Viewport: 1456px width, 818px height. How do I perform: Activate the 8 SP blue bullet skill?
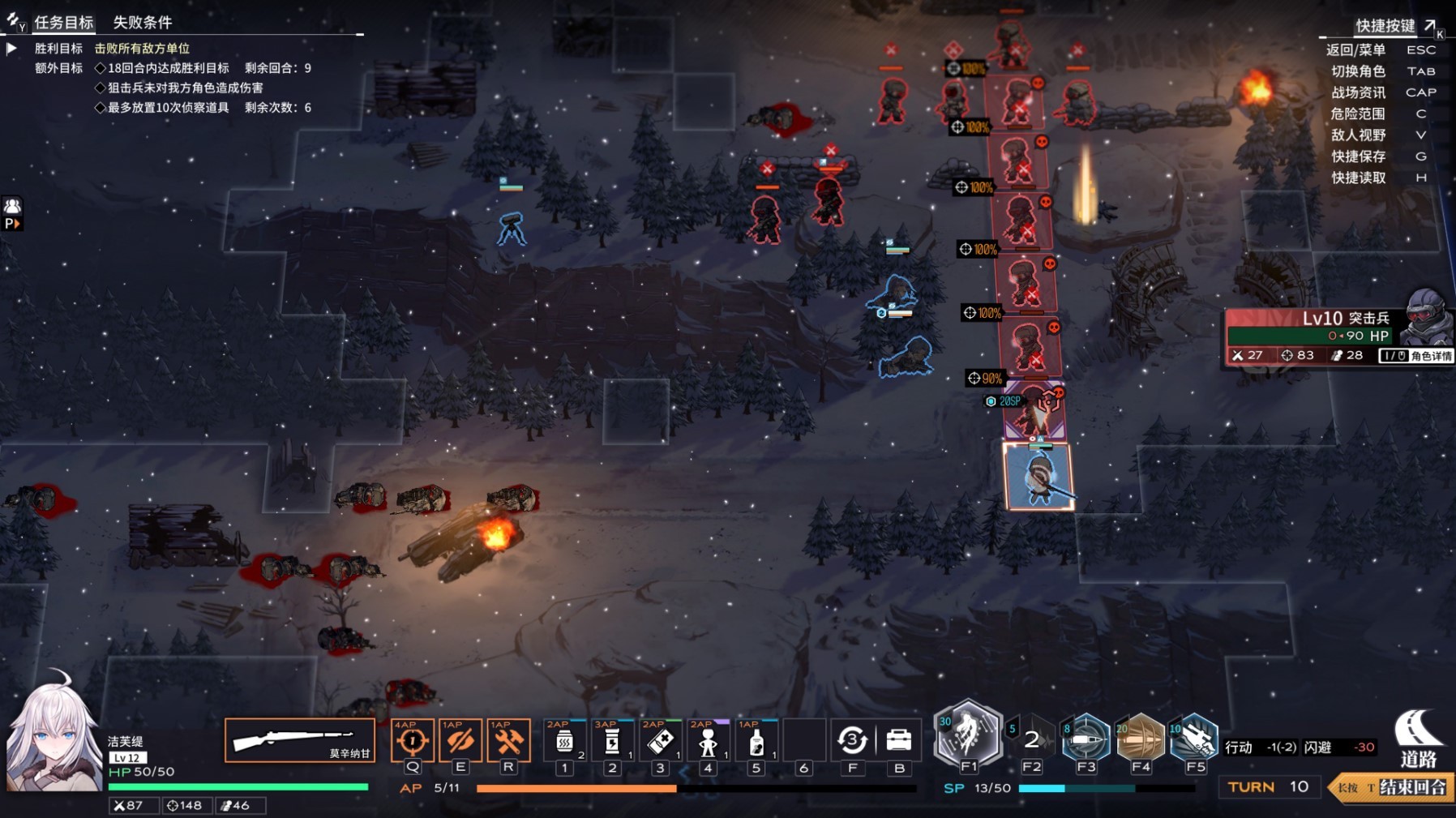[x=1086, y=739]
